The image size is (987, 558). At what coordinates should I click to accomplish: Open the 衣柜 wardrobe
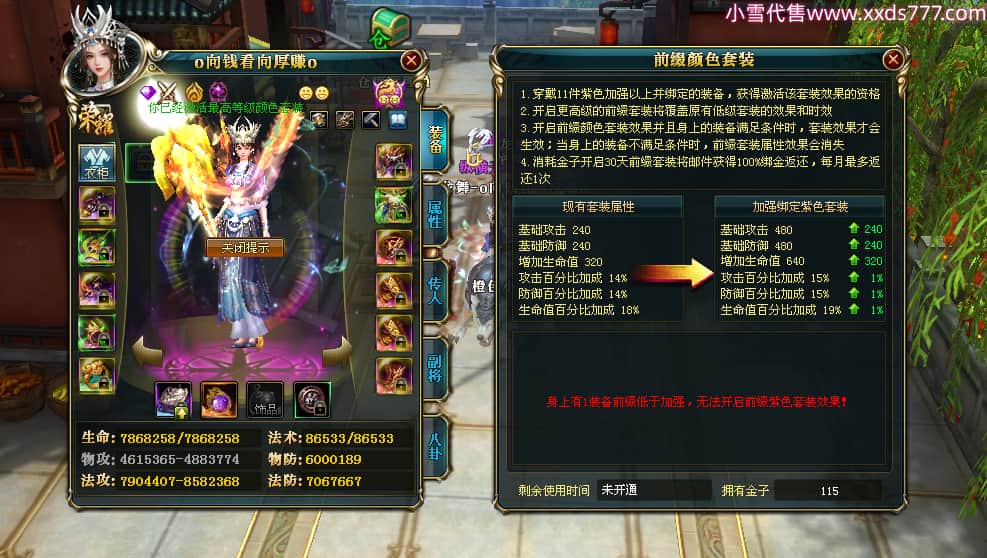click(x=97, y=161)
